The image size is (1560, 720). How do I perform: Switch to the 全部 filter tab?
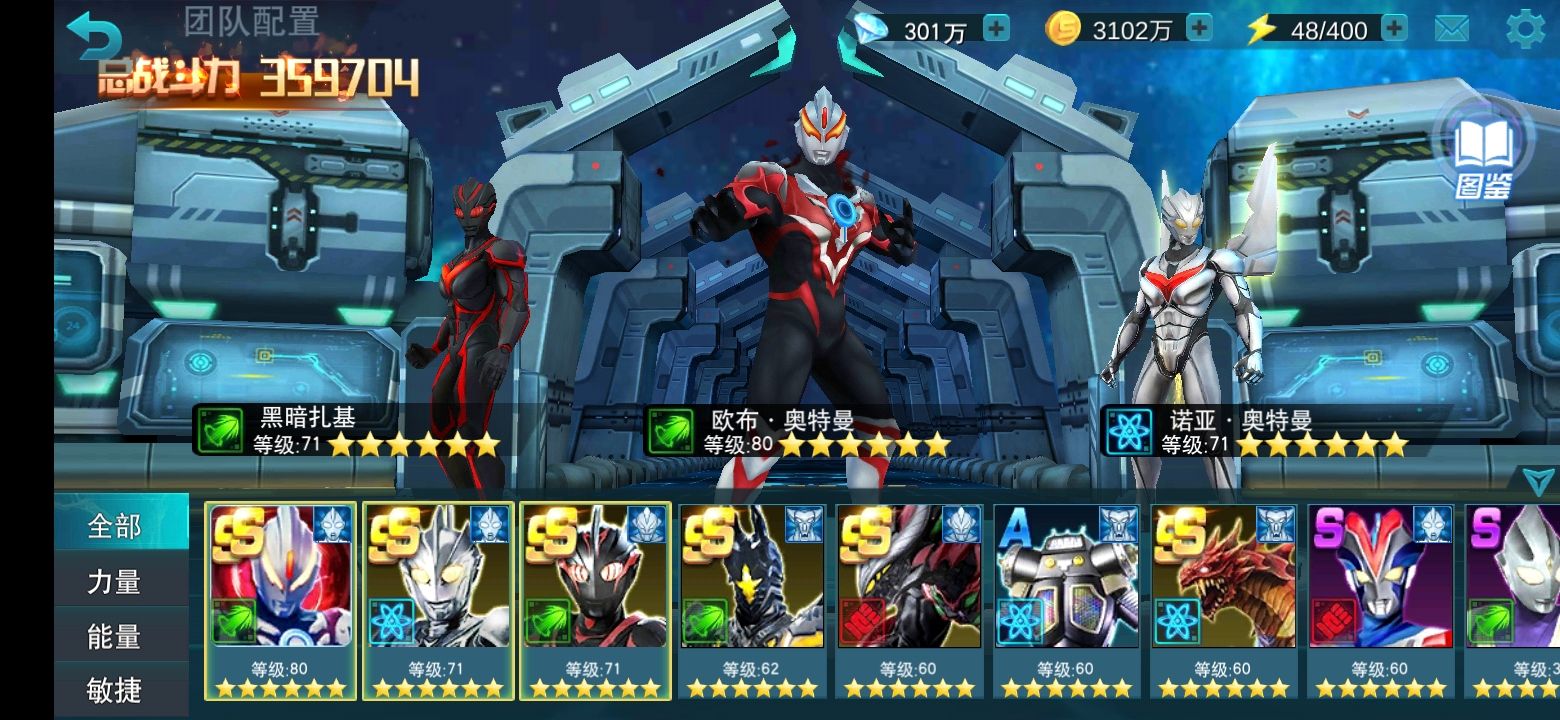point(120,525)
